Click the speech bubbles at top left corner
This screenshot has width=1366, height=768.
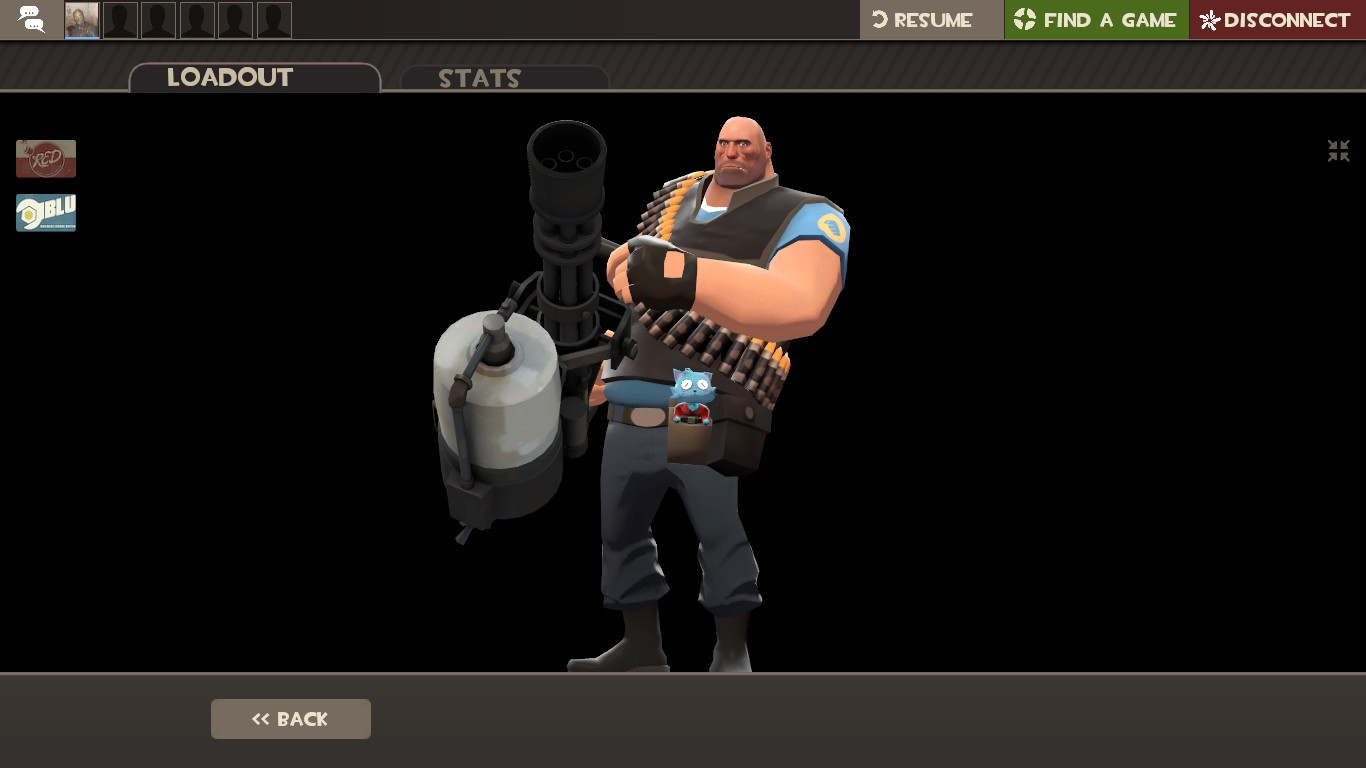[x=30, y=19]
